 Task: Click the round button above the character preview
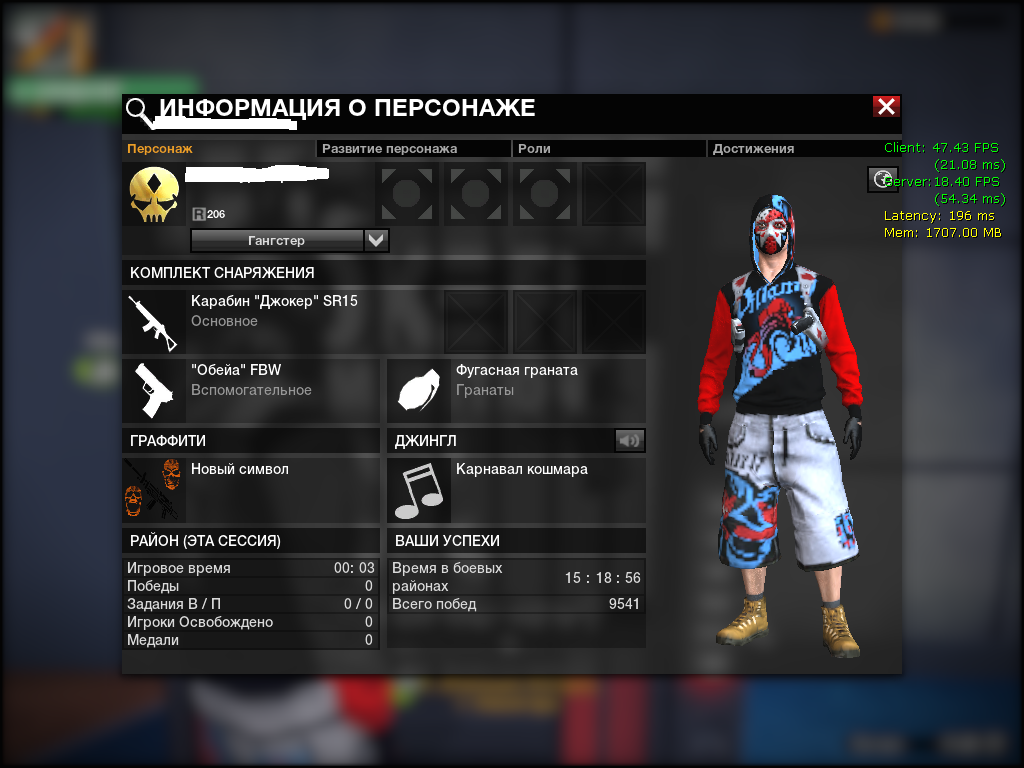pos(881,179)
